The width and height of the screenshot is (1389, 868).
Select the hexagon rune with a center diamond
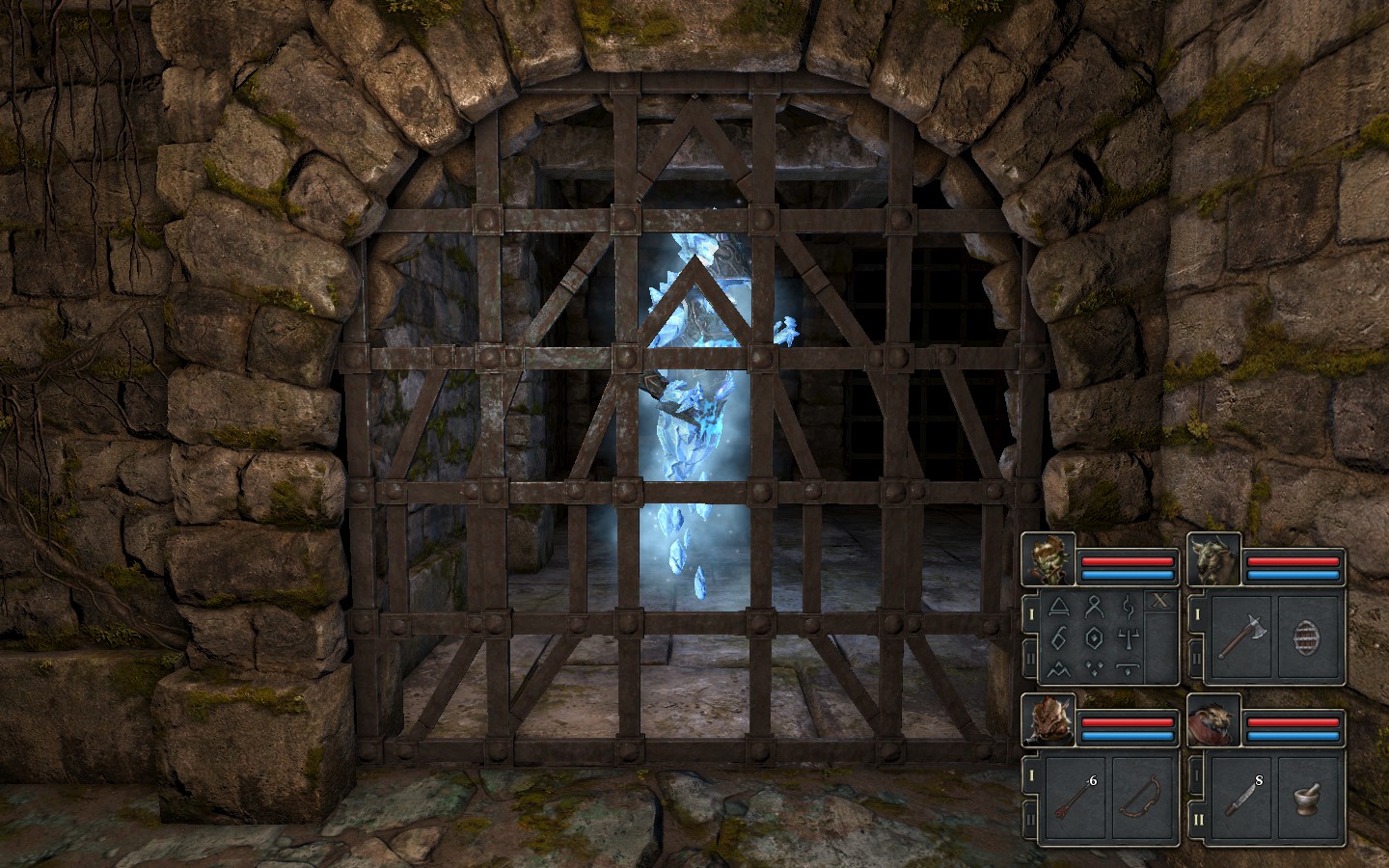coord(1094,637)
